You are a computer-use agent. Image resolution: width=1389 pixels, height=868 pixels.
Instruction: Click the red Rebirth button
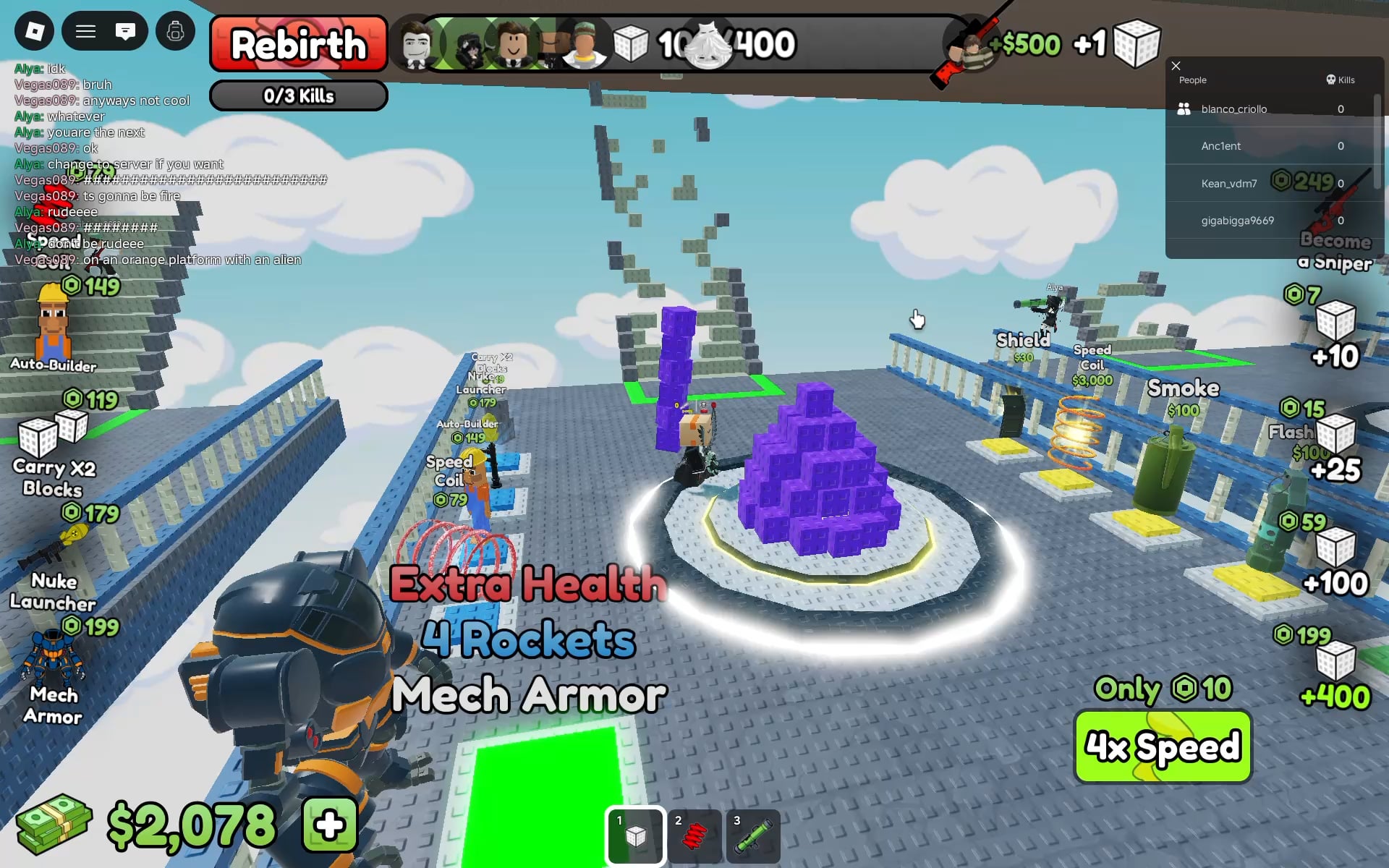click(298, 44)
